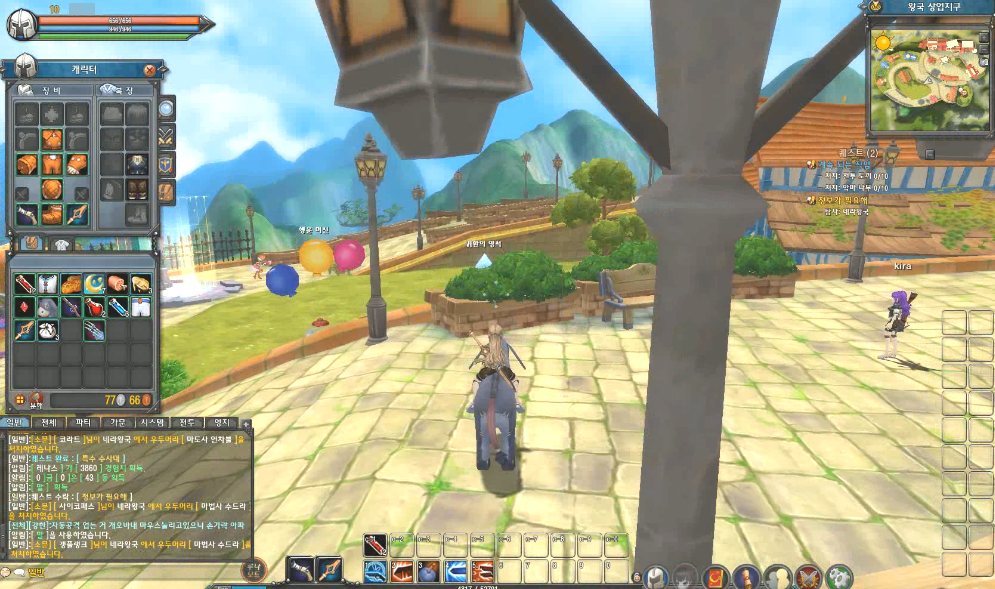Open the red book menu icon
The height and width of the screenshot is (589, 995).
point(715,577)
